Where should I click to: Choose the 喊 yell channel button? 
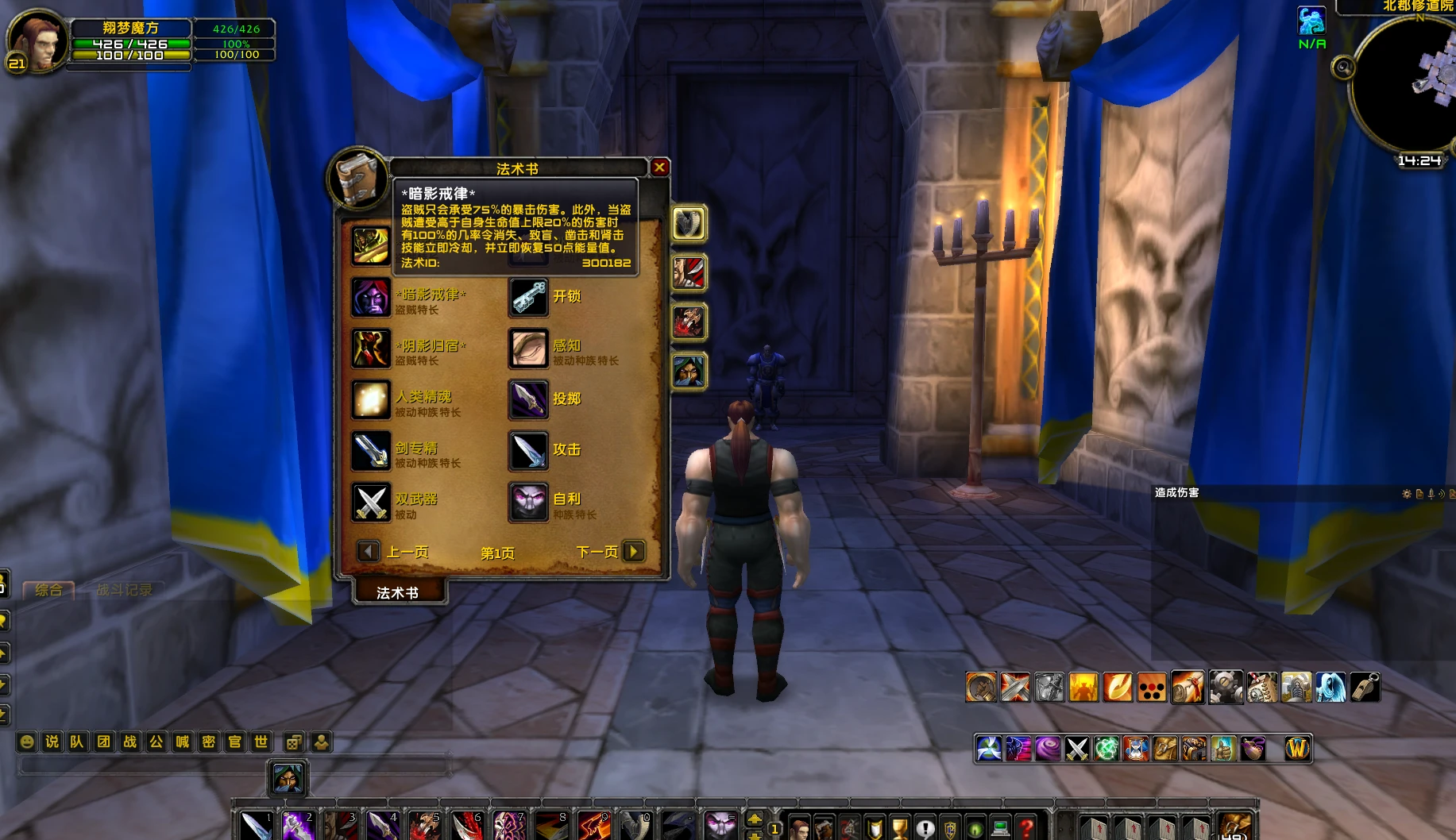click(x=183, y=742)
